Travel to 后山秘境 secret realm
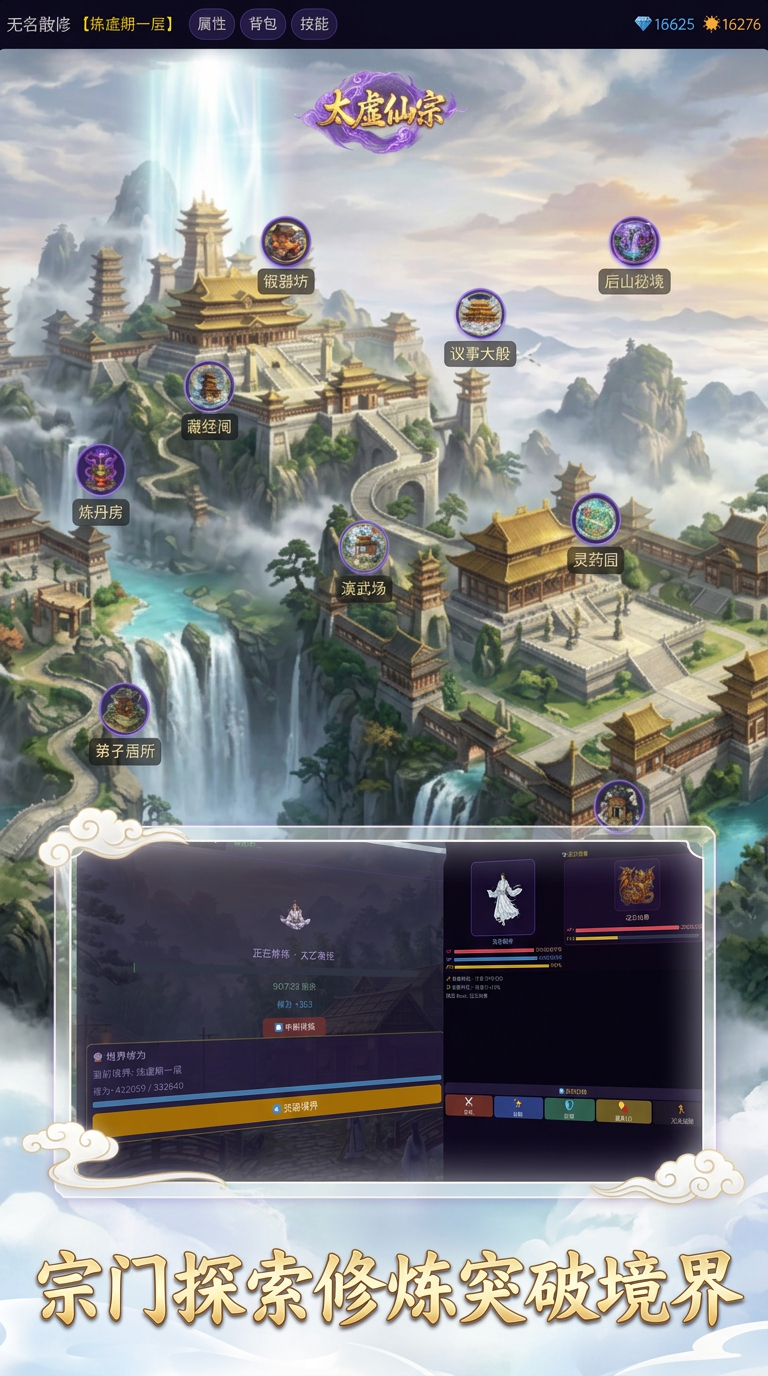This screenshot has width=768, height=1376. (634, 242)
